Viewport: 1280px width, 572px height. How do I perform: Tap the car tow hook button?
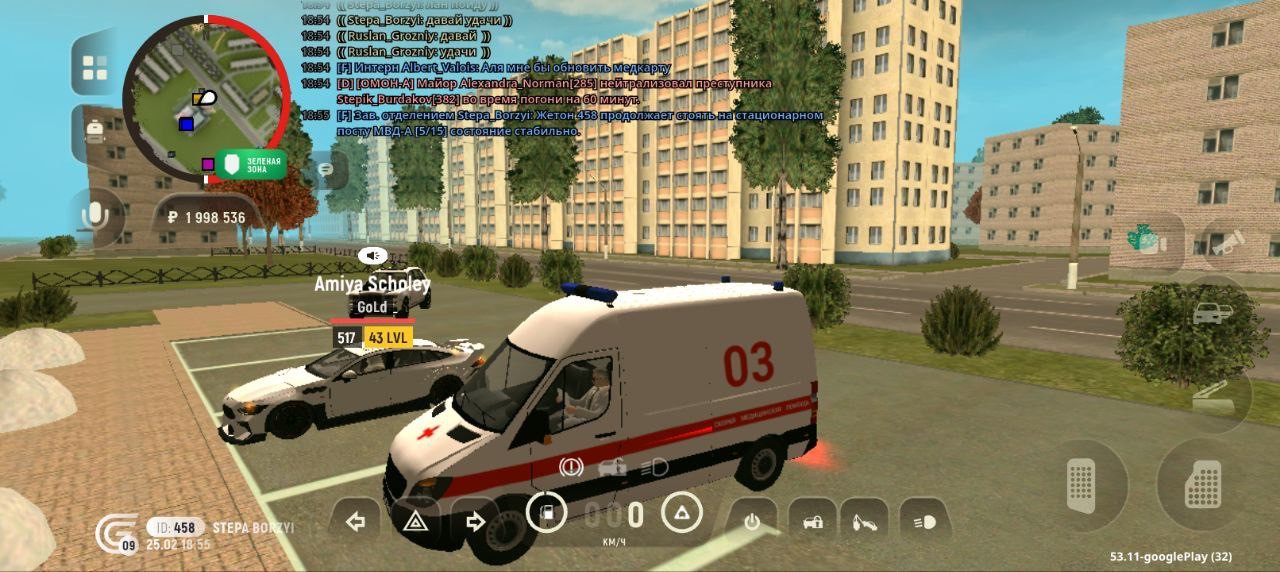point(864,521)
